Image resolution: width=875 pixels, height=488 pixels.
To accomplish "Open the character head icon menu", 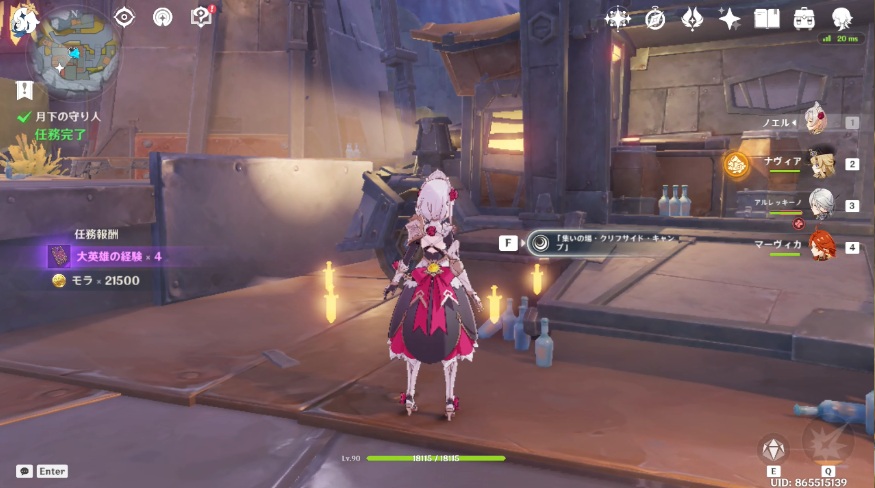I will [x=842, y=18].
